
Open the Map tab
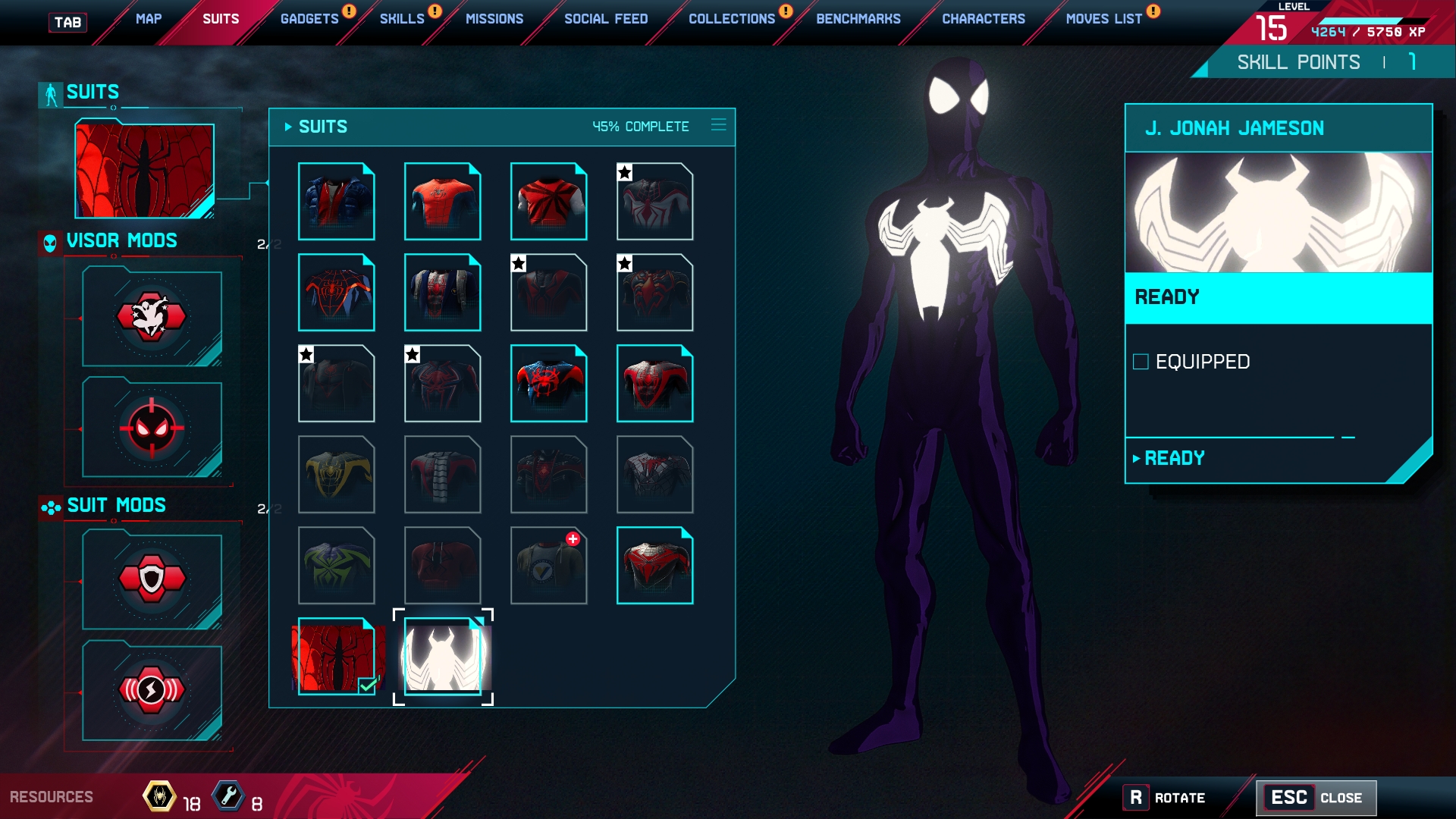[149, 19]
